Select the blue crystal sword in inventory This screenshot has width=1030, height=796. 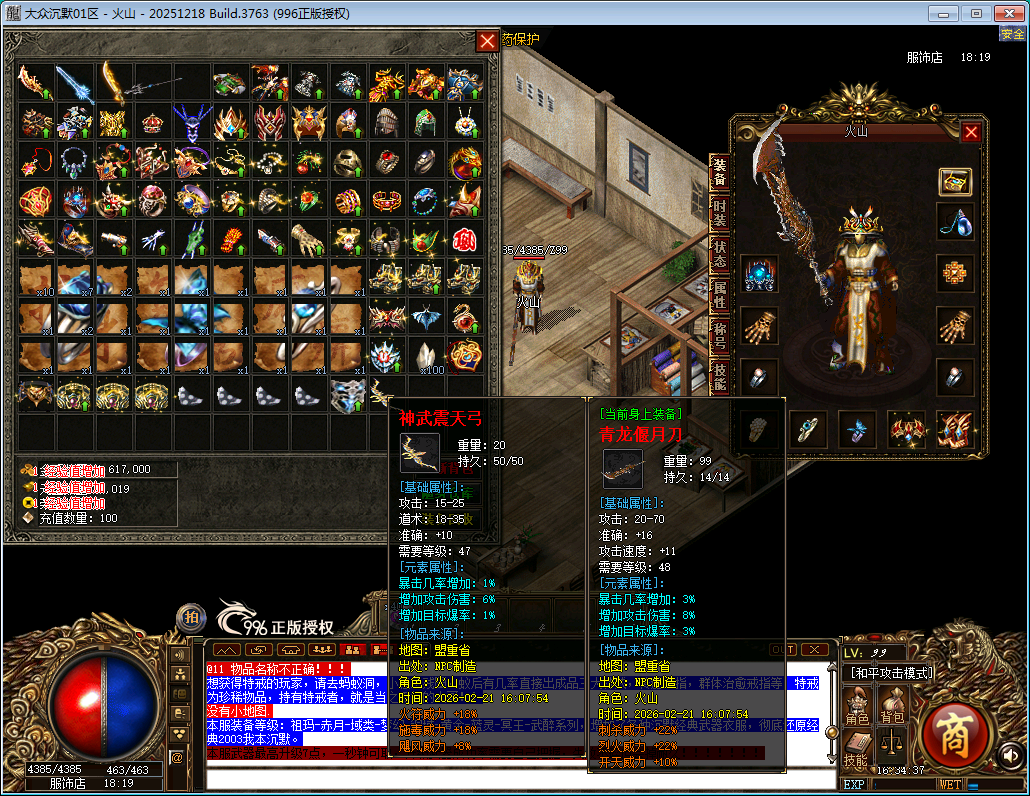coord(74,83)
